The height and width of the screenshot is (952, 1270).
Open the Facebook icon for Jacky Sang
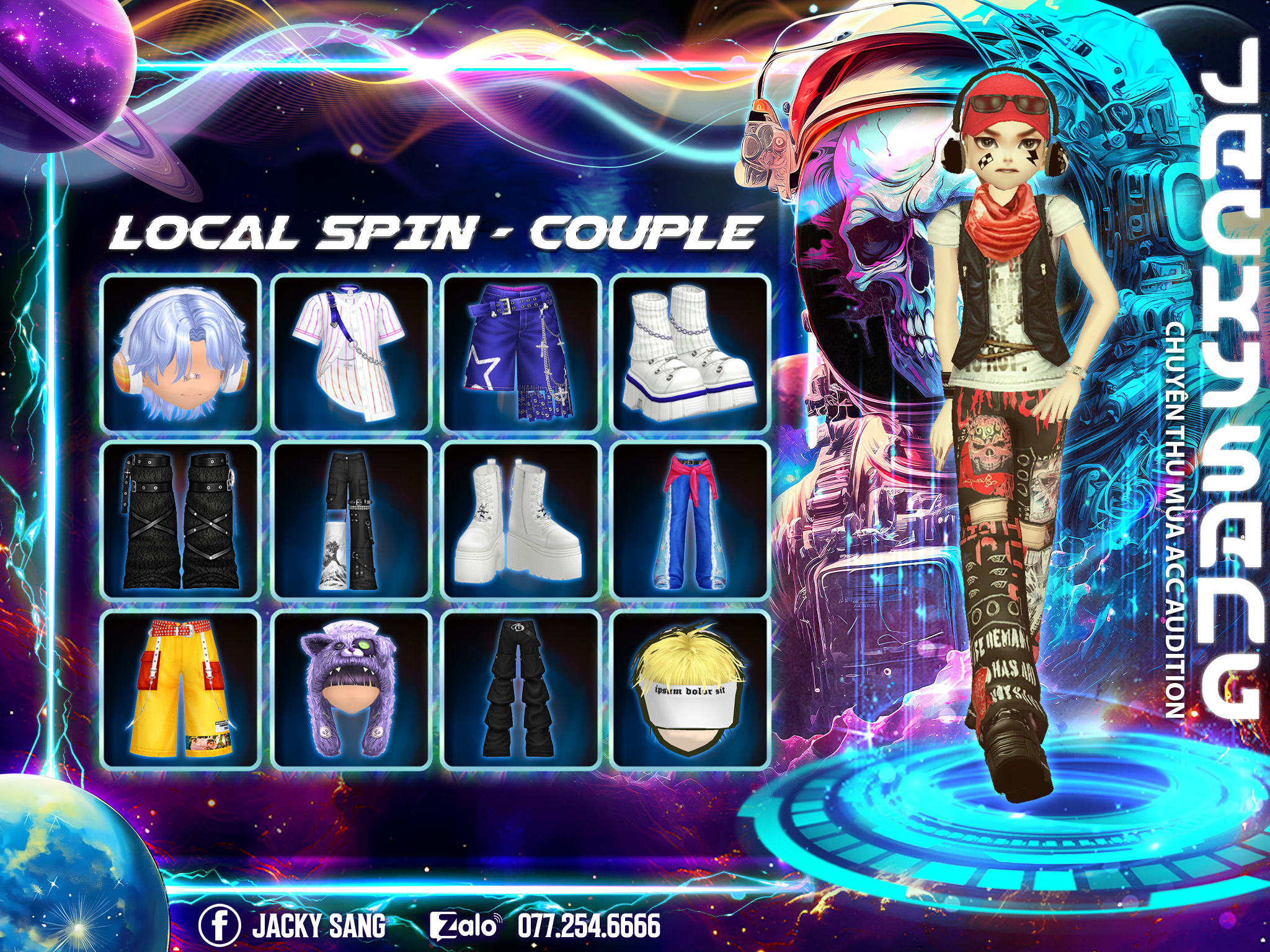(x=220, y=925)
